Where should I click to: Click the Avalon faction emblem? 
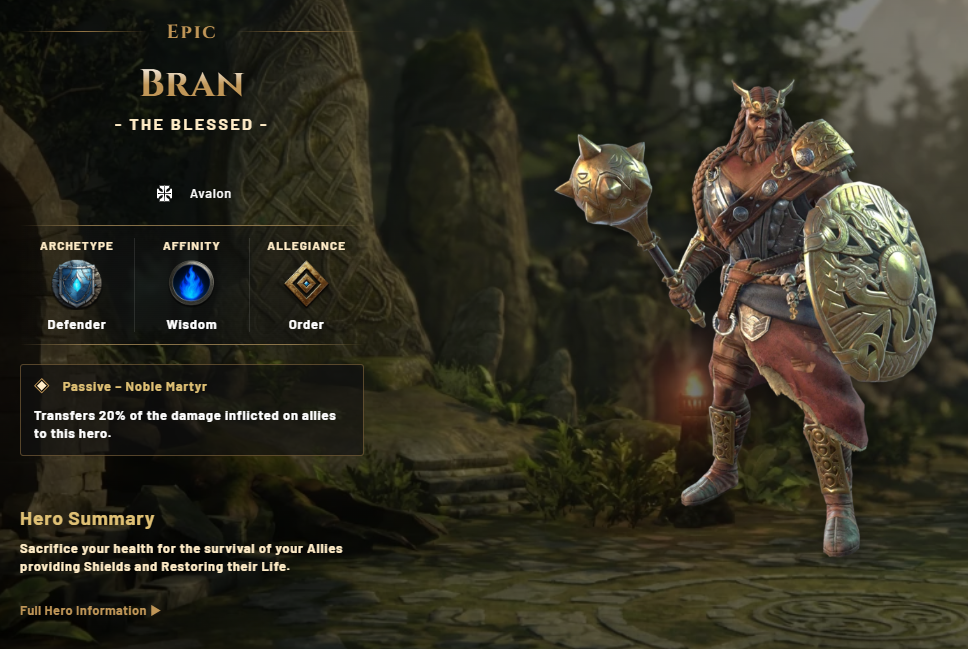165,193
